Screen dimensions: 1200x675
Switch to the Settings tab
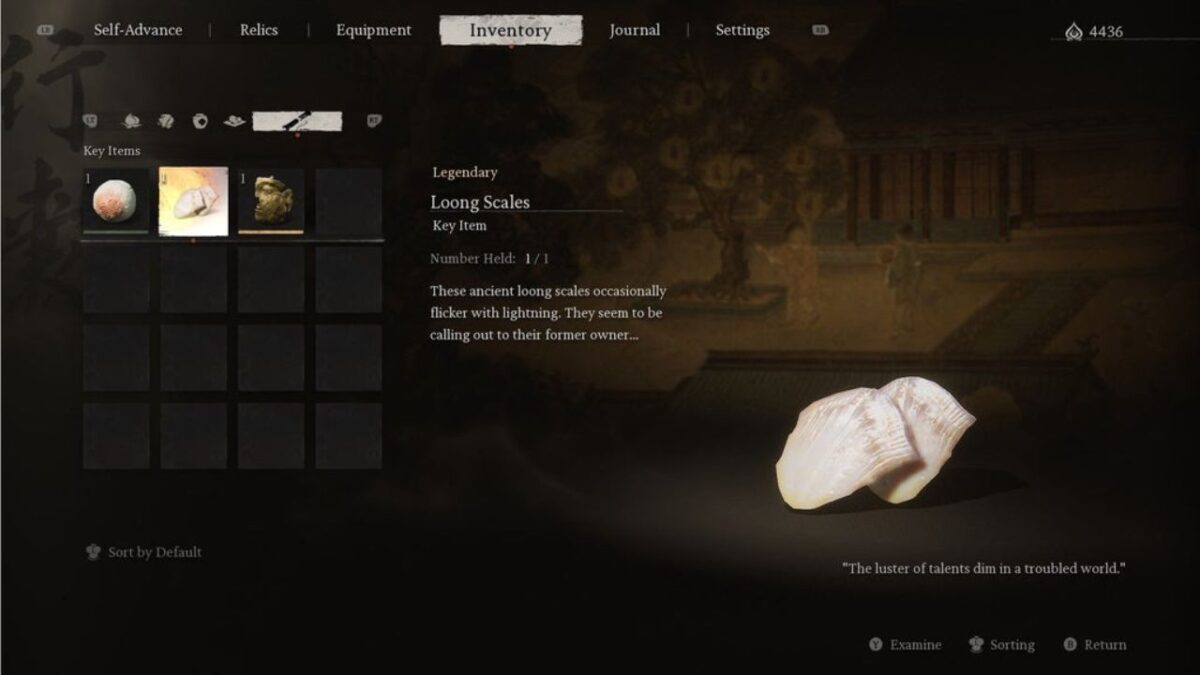click(x=742, y=30)
